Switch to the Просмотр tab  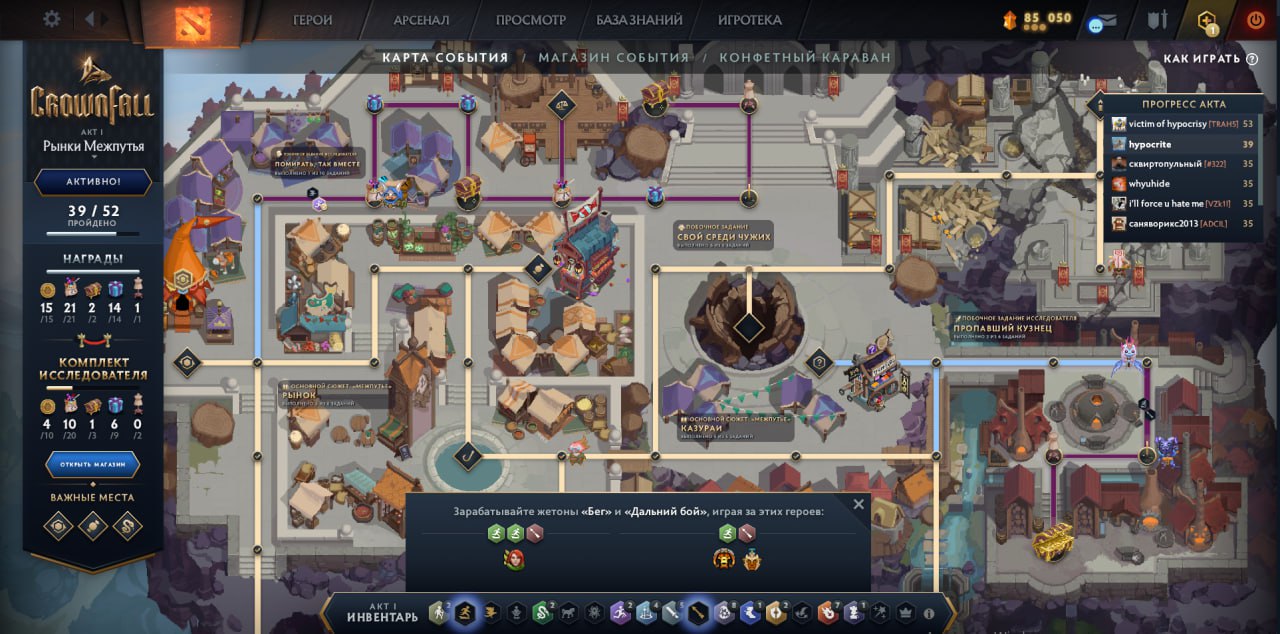(530, 20)
